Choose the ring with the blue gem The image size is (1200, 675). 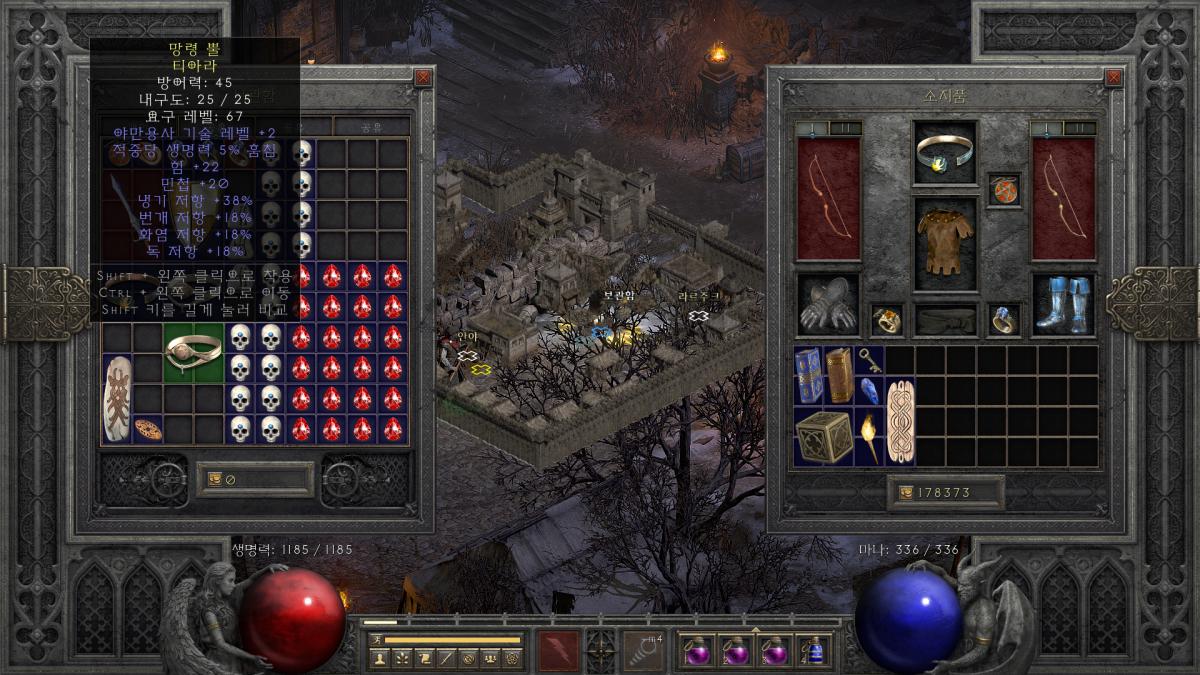click(x=1004, y=320)
